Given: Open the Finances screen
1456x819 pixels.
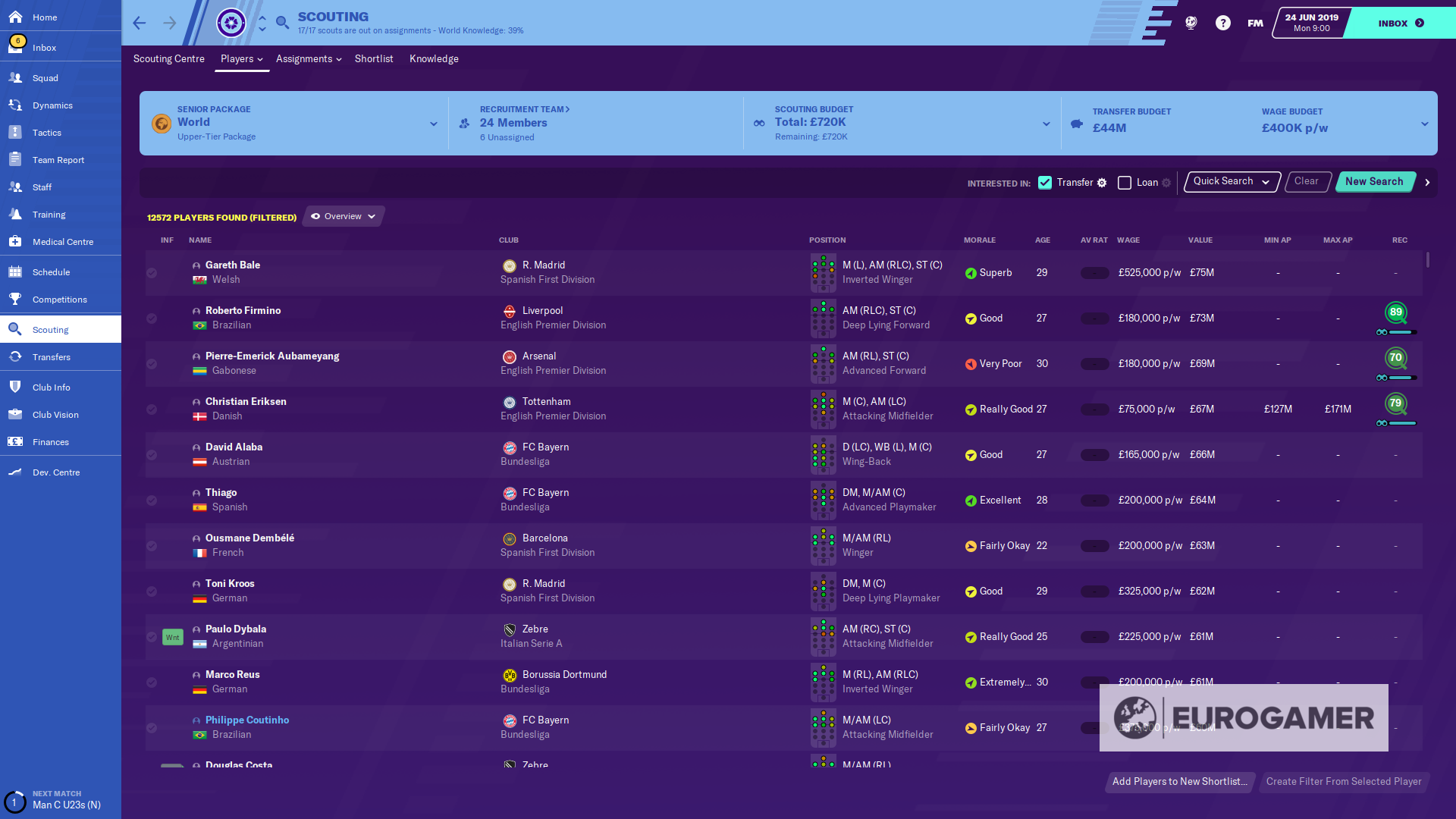Looking at the screenshot, I should (51, 441).
